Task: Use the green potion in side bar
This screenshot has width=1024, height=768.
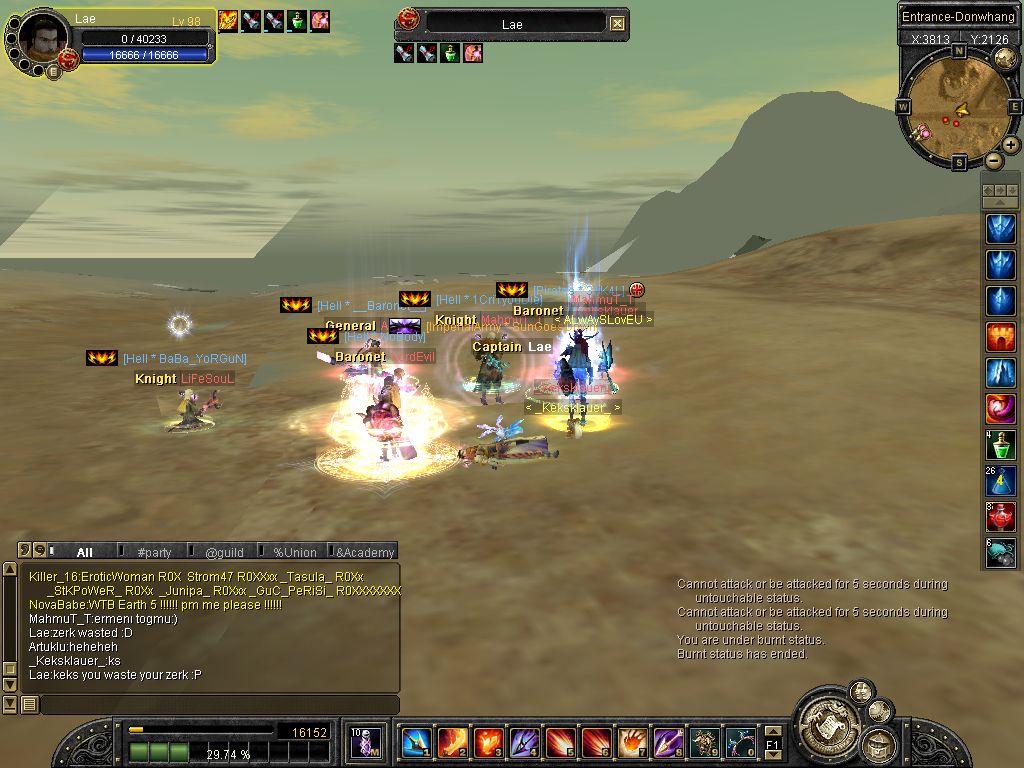Action: [1000, 445]
